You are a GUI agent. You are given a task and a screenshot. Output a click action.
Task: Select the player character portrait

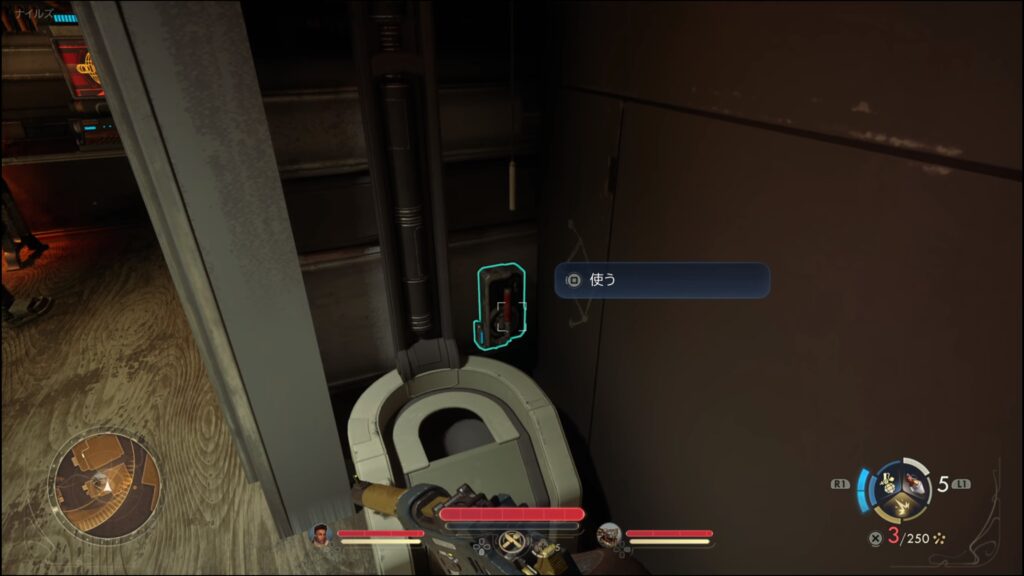322,536
